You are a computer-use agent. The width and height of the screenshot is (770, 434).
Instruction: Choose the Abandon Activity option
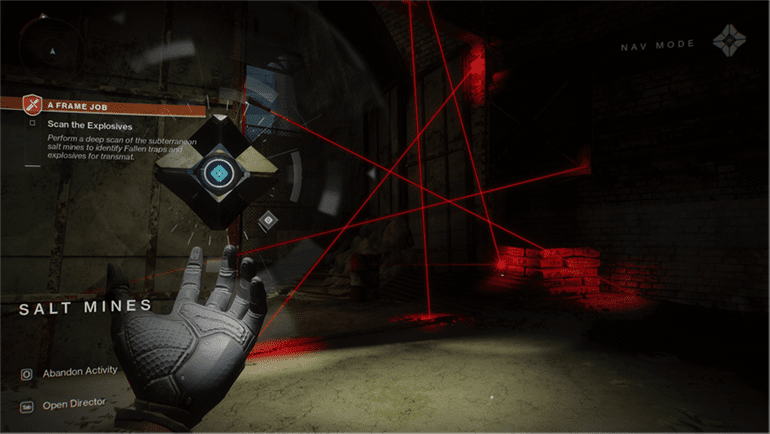79,372
